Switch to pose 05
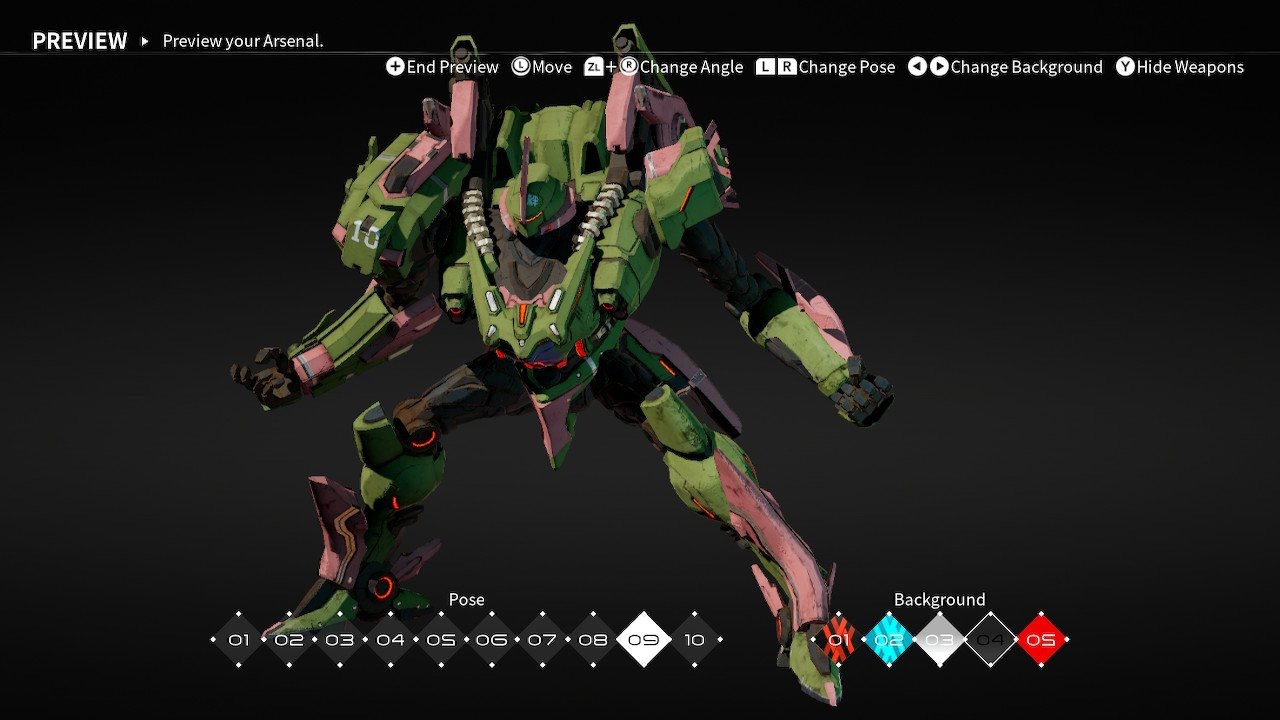This screenshot has width=1280, height=720. (441, 640)
